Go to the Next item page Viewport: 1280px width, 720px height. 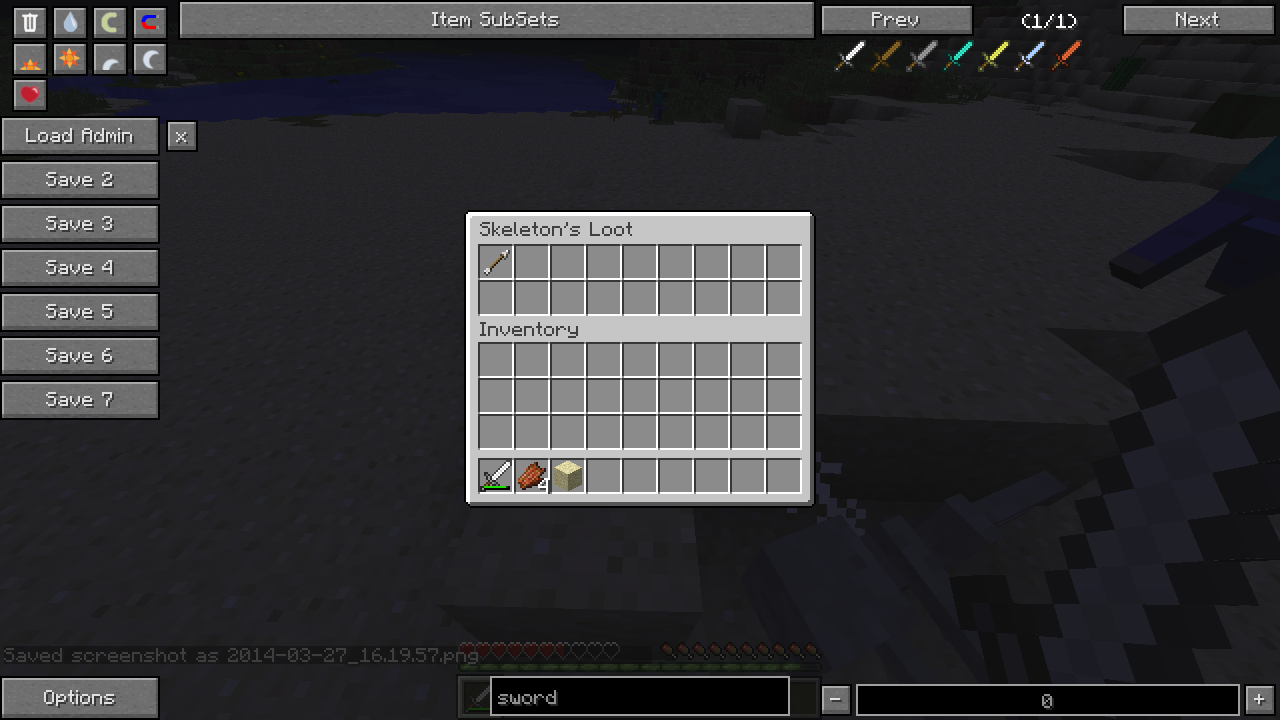coord(1197,20)
